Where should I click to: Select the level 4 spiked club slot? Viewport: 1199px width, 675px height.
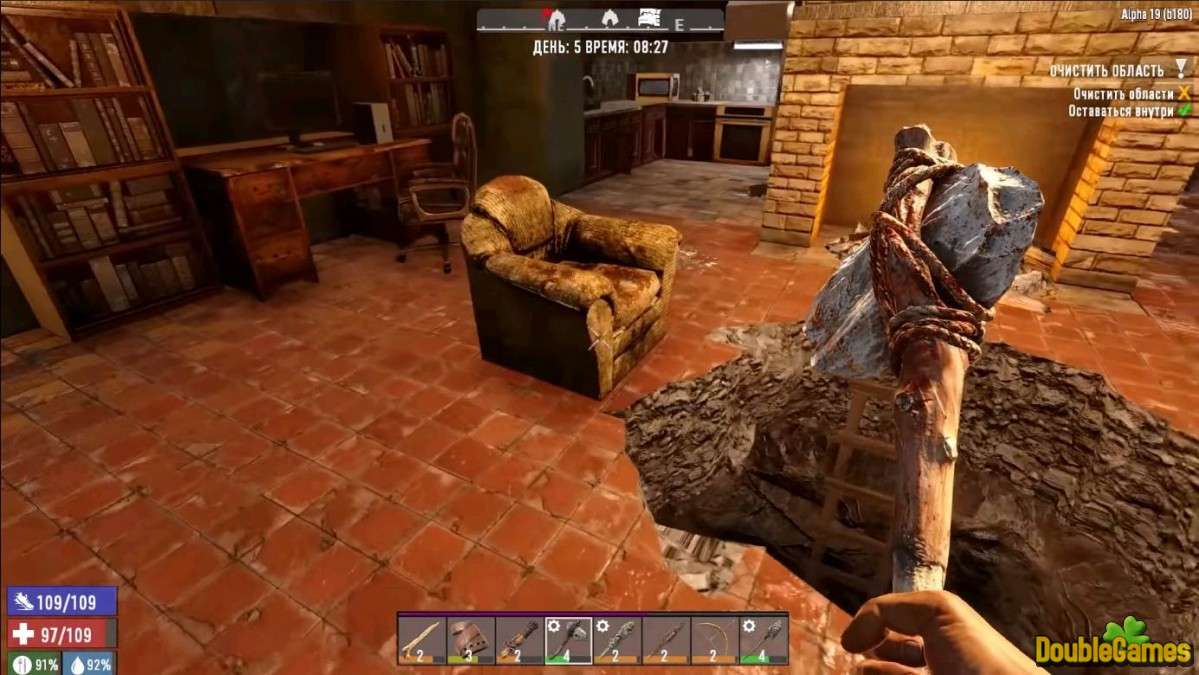tap(764, 639)
